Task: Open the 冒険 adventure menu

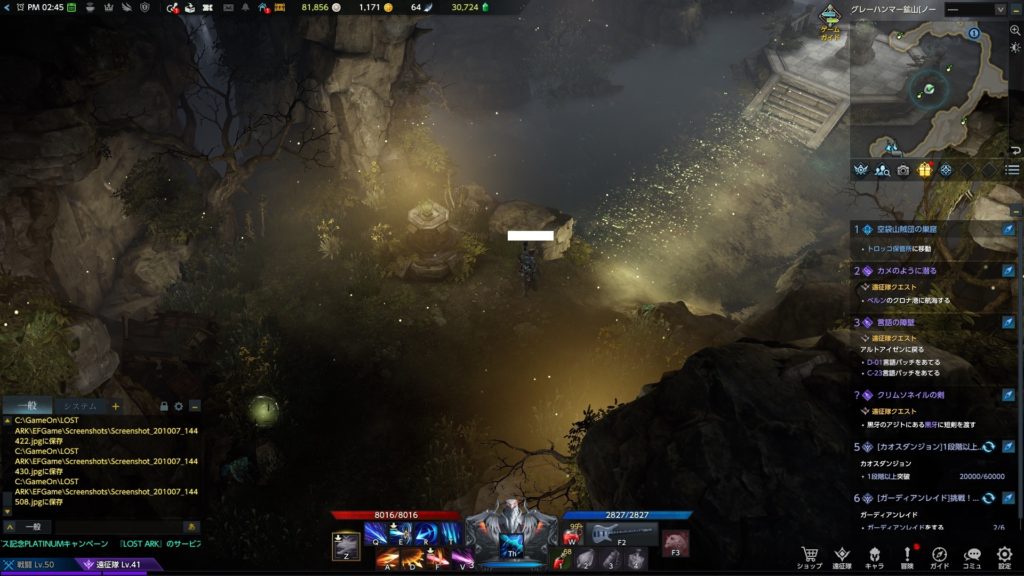Action: click(907, 557)
